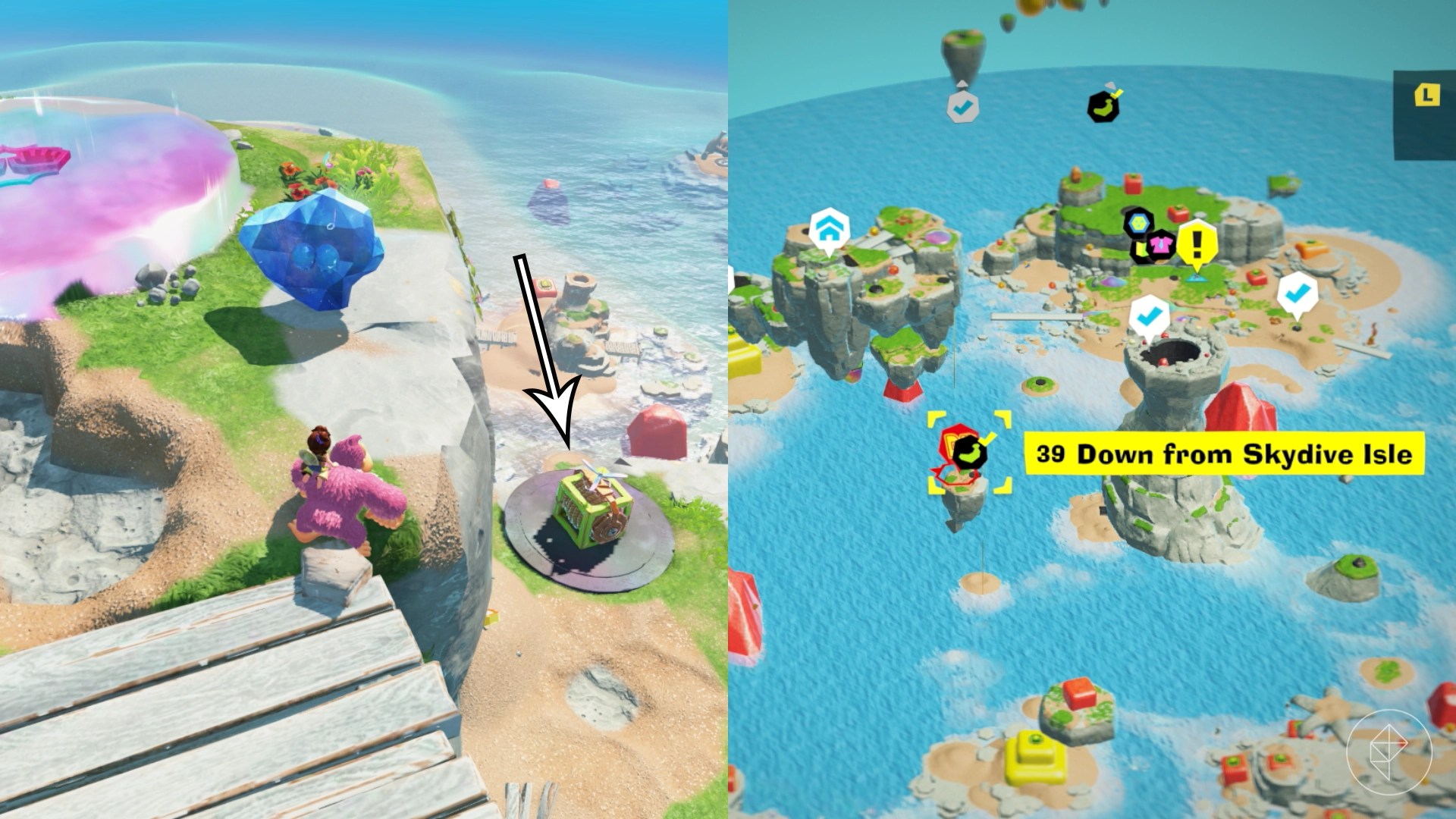
Task: Click the '39 Down from Skydive Isle' label
Action: click(x=1224, y=453)
